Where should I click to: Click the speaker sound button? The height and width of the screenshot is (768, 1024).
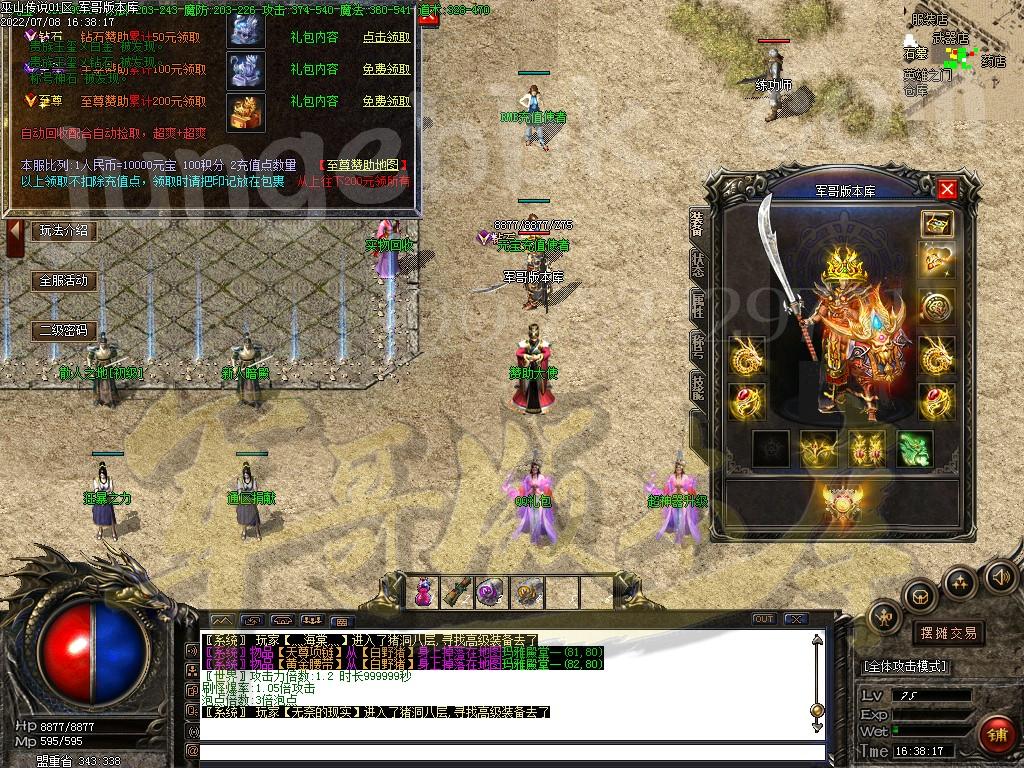point(1000,576)
